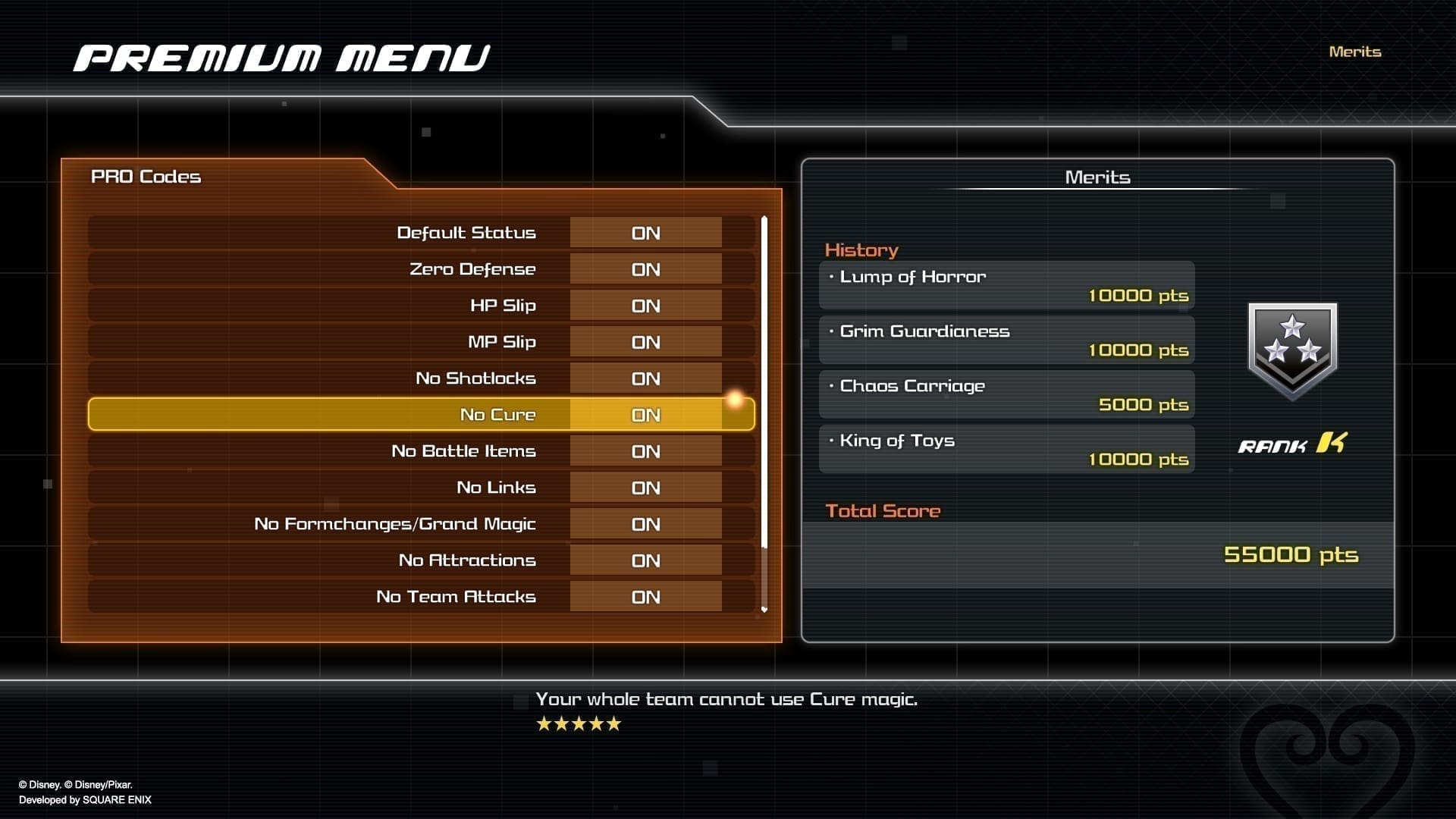
Task: Switch the MP Slip setting
Action: (645, 342)
